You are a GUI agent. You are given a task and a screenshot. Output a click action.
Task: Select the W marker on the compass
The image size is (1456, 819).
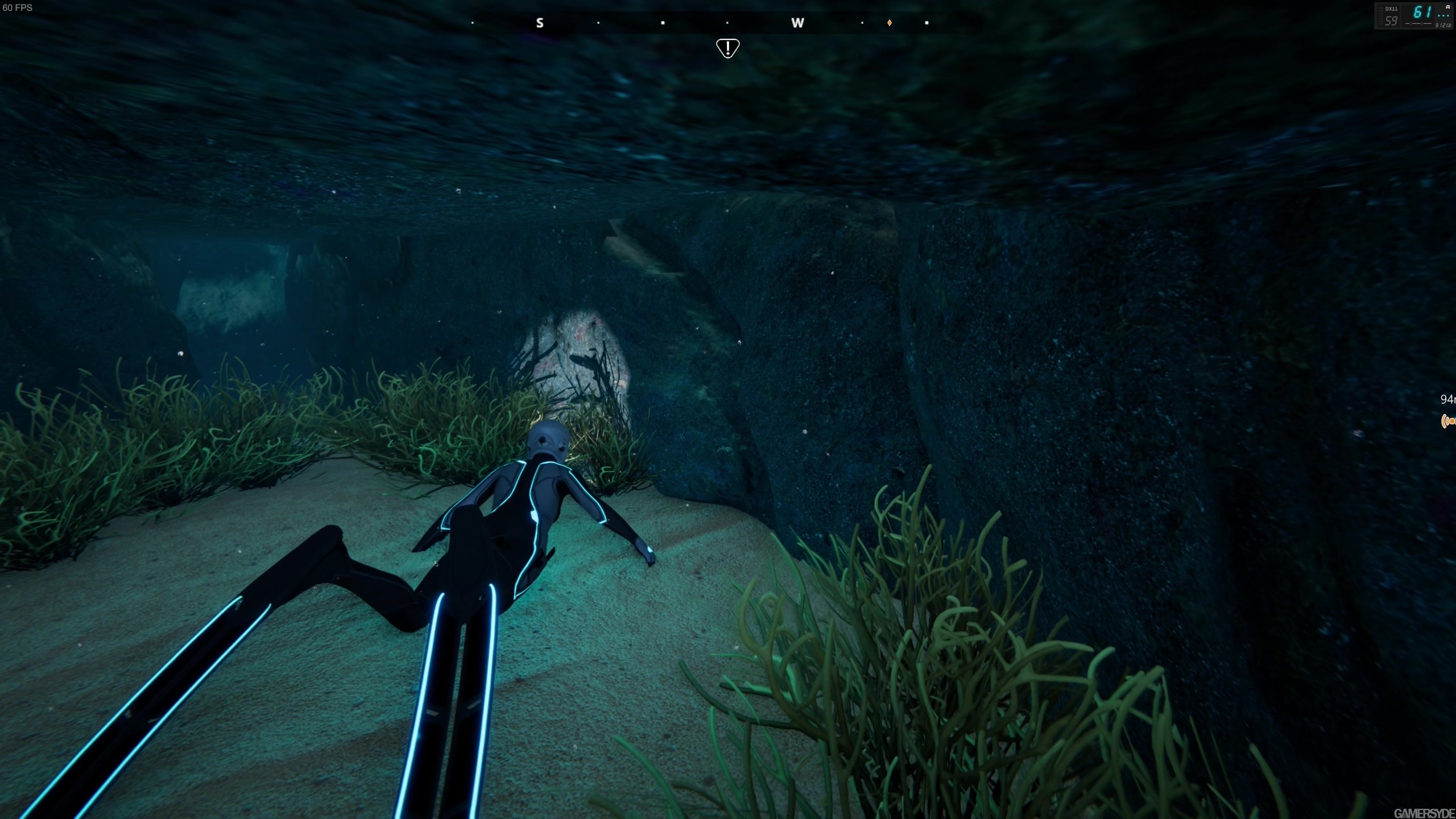coord(799,23)
